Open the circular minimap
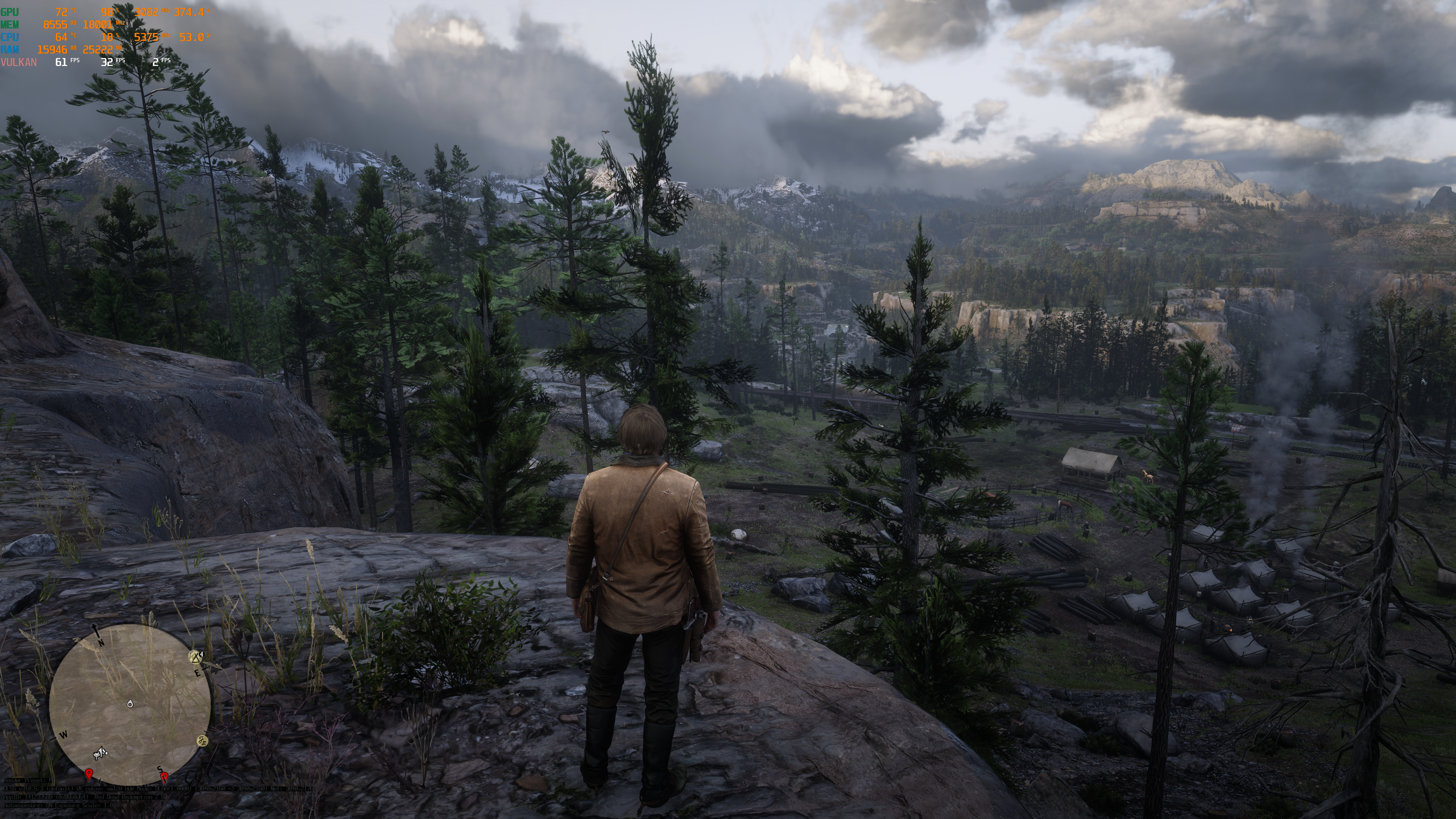 [130, 704]
